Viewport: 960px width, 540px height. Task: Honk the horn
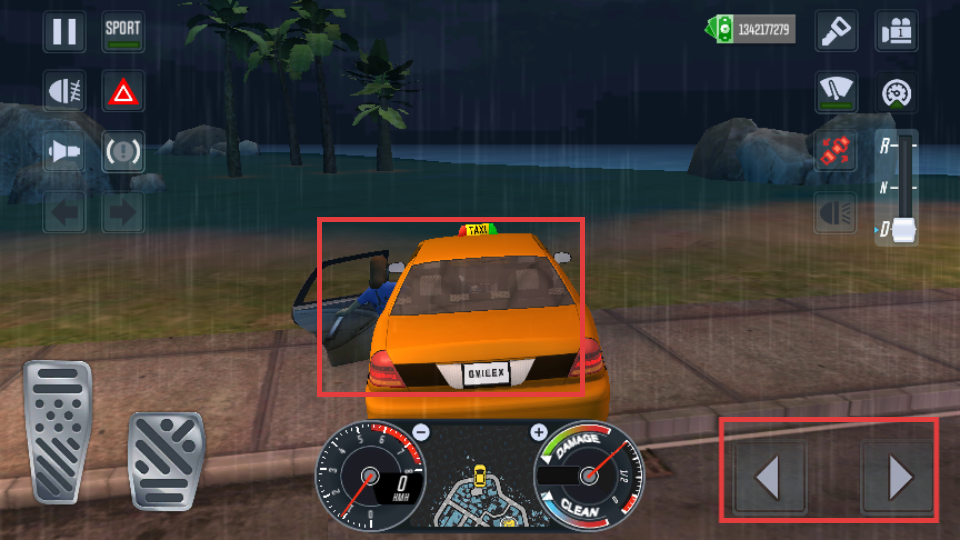tap(64, 152)
